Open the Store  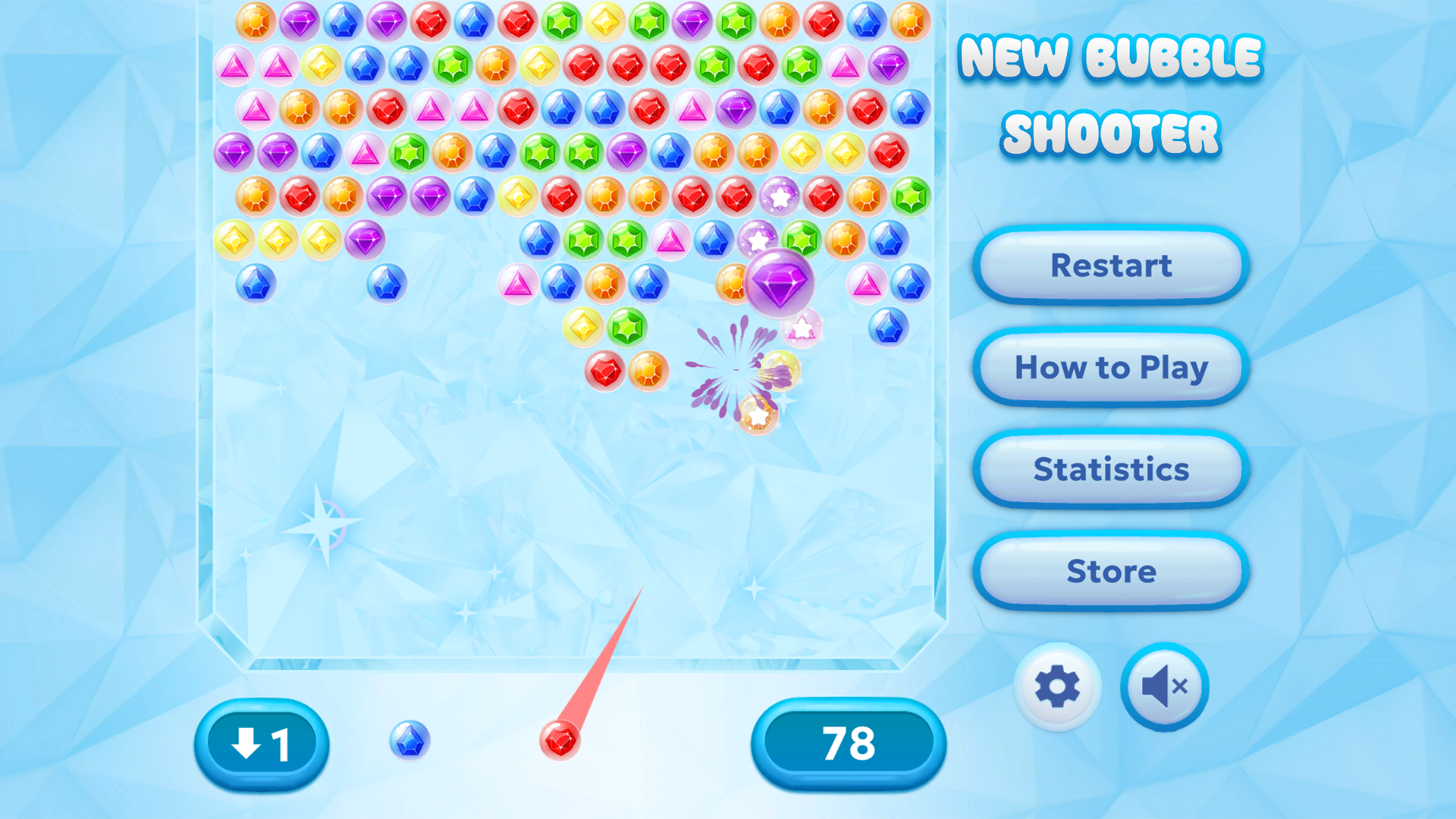coord(1109,573)
